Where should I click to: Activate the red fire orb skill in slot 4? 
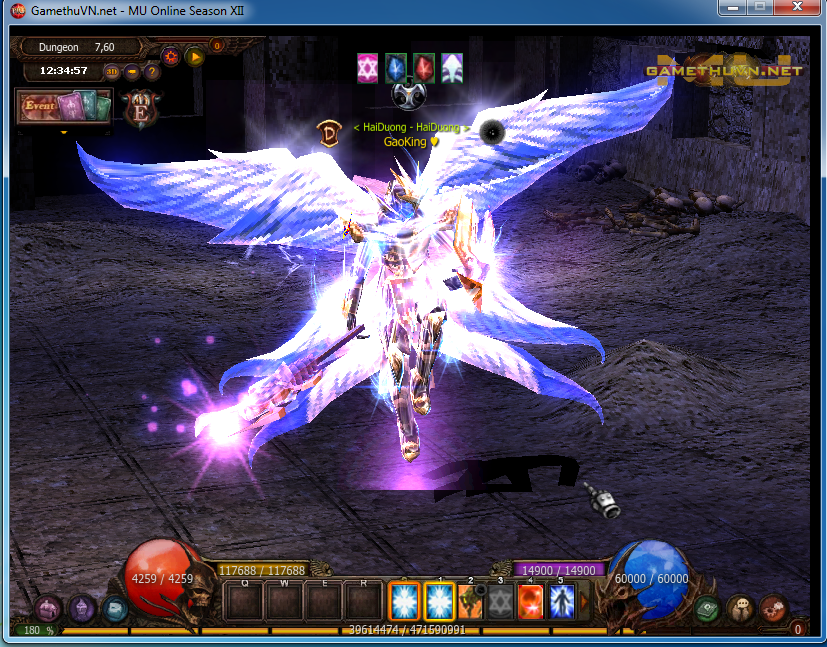tap(531, 602)
